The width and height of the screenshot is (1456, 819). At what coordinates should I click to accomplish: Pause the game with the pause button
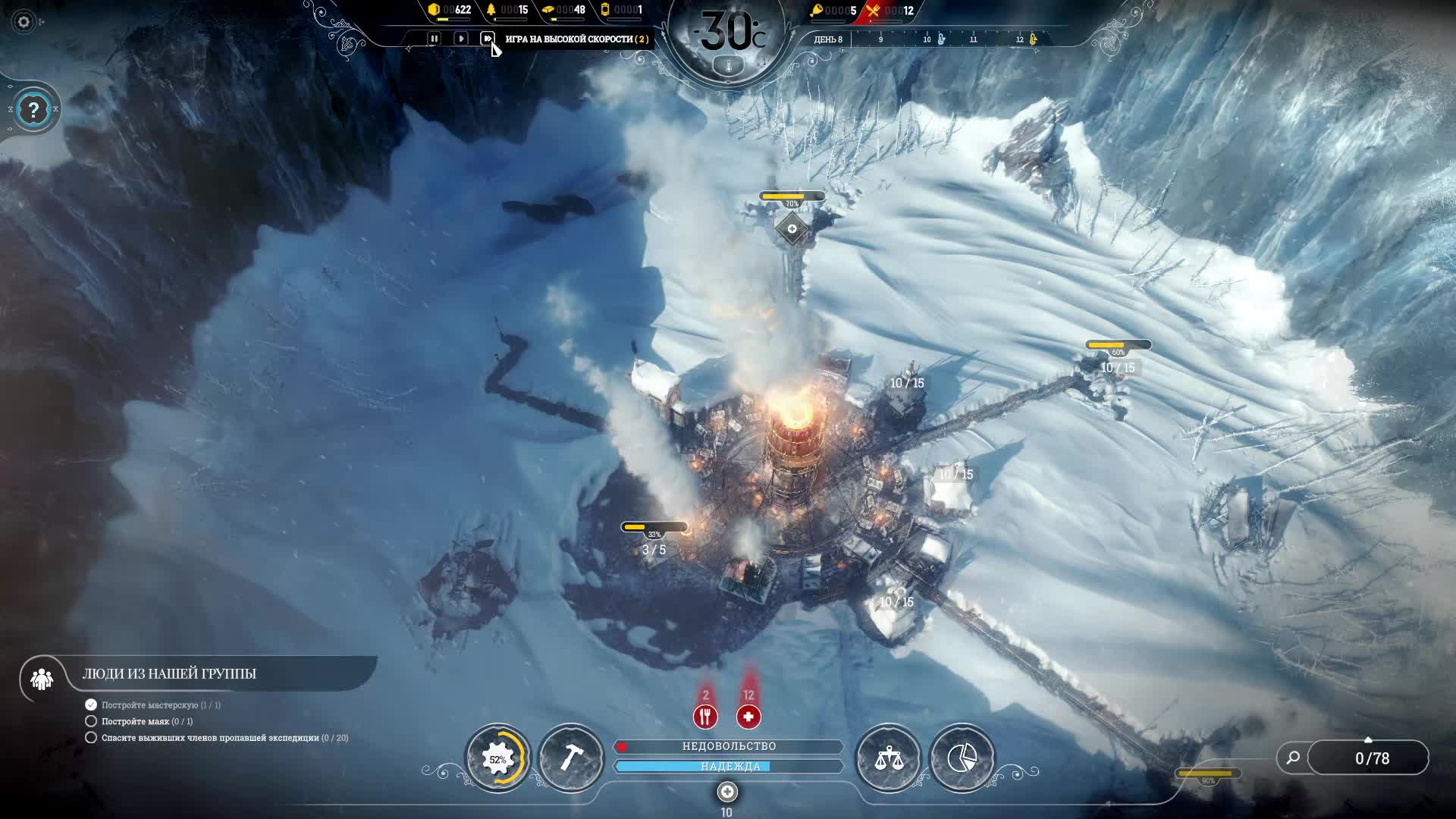point(434,39)
